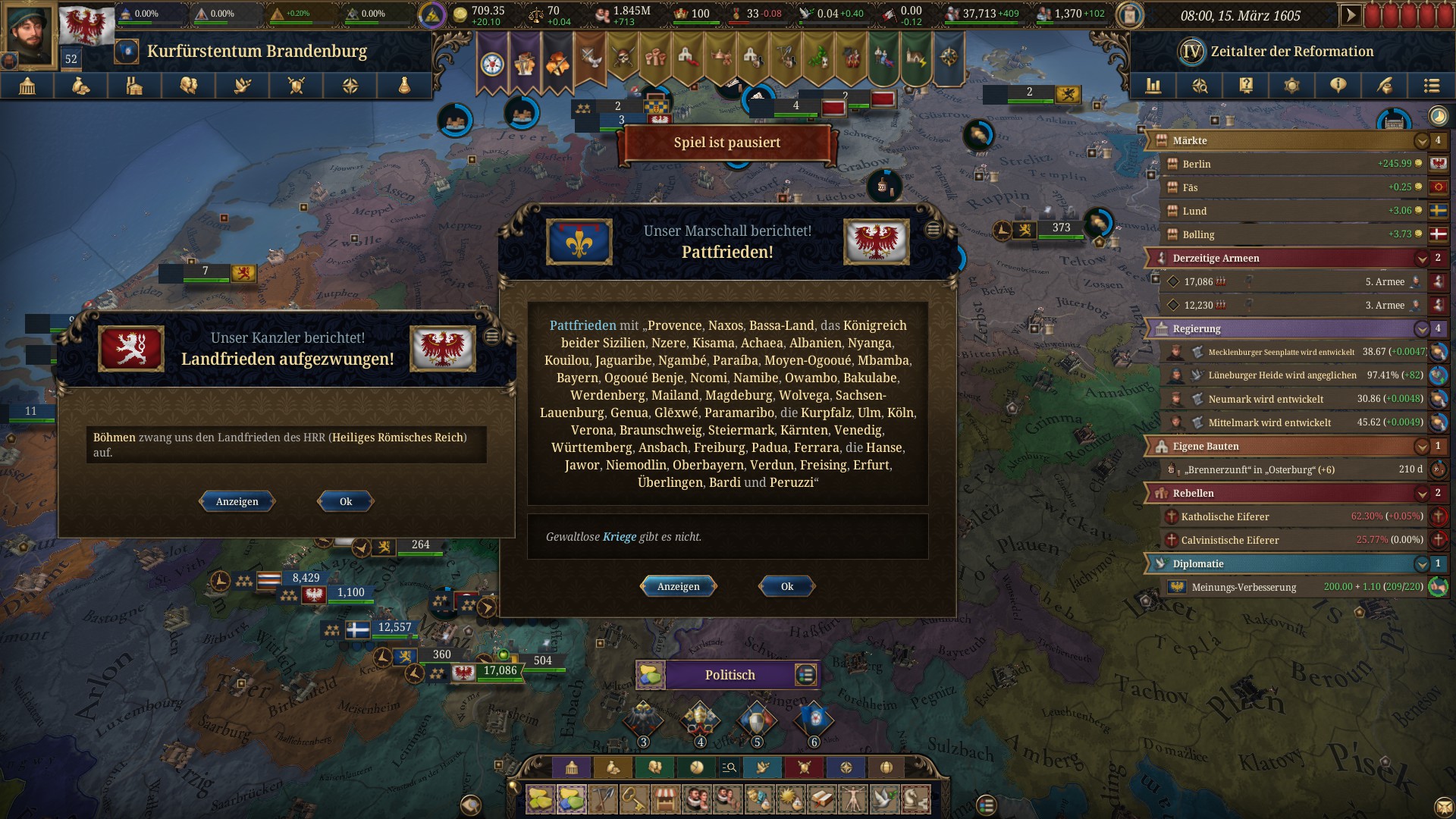The image size is (1456, 819).
Task: Open the Military panel (crossed swords icon)
Action: [x=294, y=86]
